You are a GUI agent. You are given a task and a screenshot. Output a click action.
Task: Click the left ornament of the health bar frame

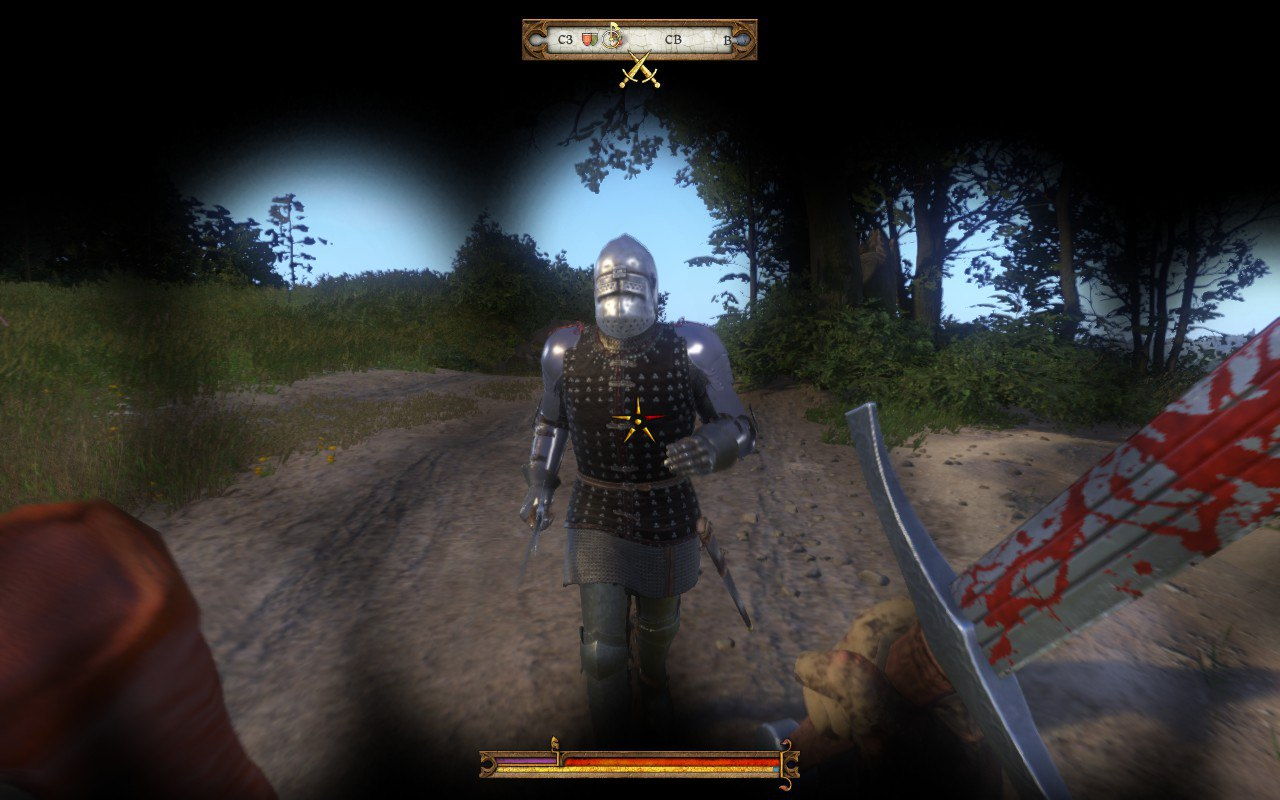487,764
